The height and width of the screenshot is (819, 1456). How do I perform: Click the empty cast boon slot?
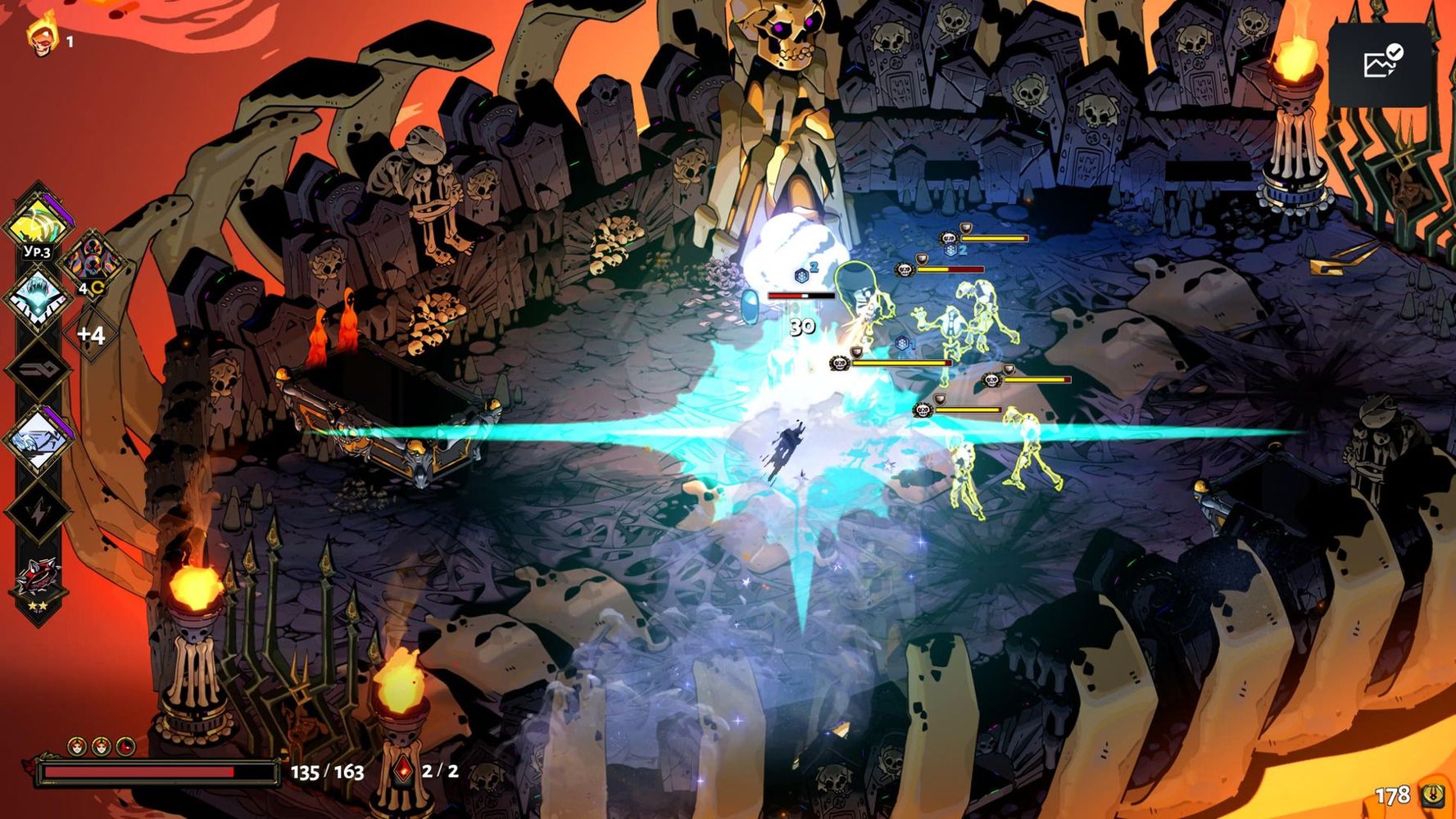(38, 368)
